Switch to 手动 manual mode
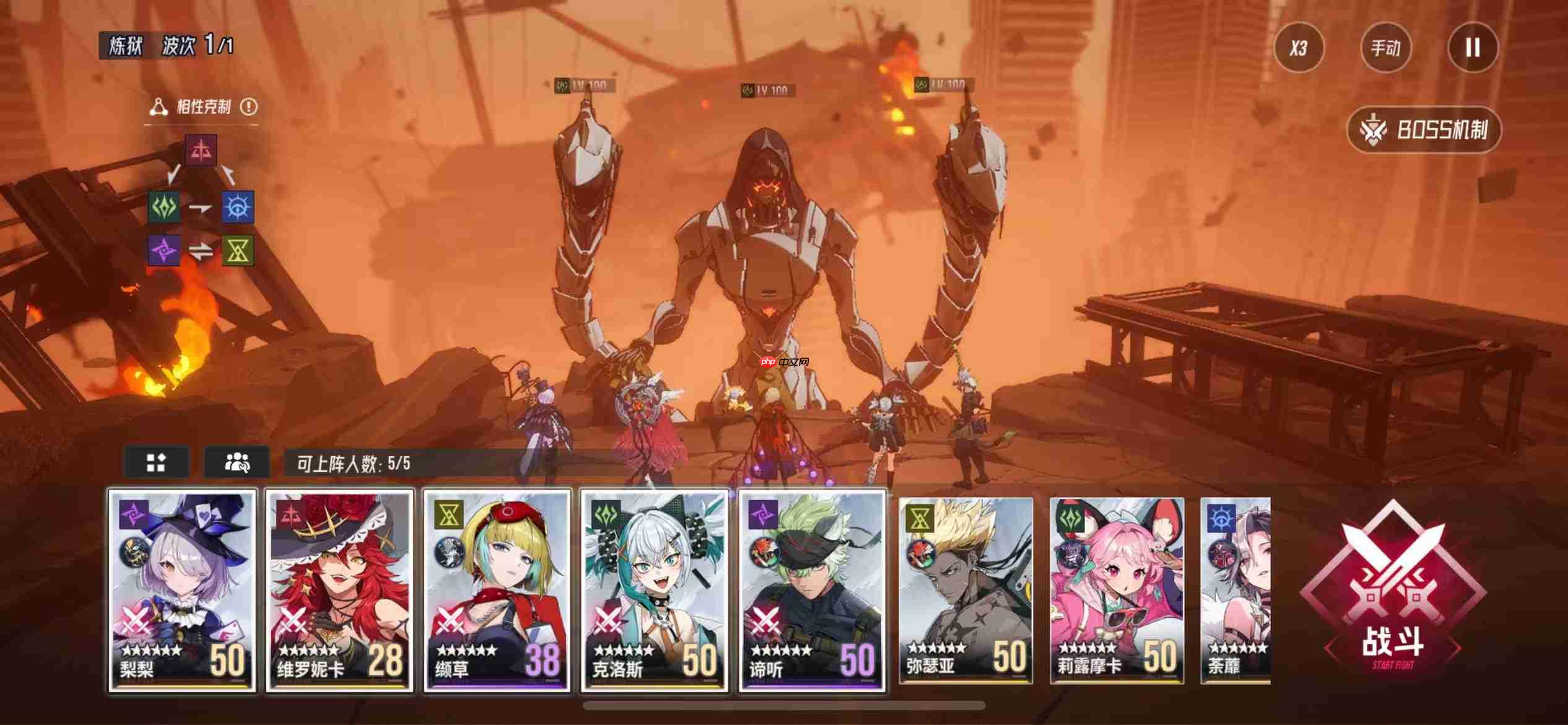Viewport: 1568px width, 725px height. point(1386,48)
